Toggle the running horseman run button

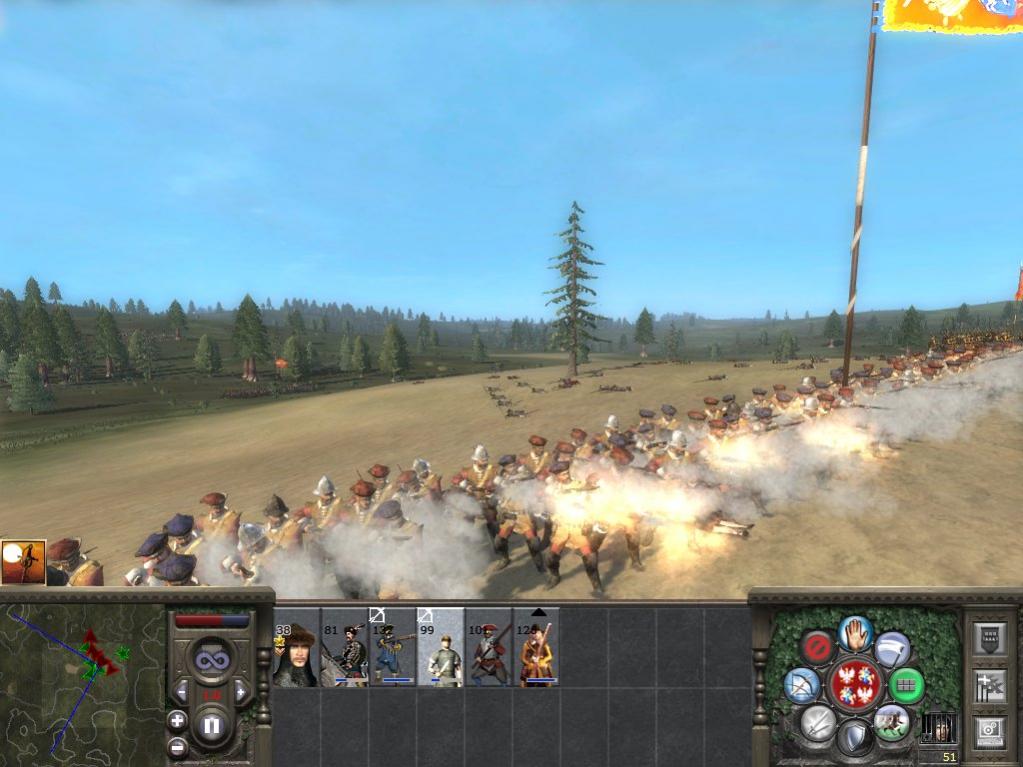(x=892, y=722)
